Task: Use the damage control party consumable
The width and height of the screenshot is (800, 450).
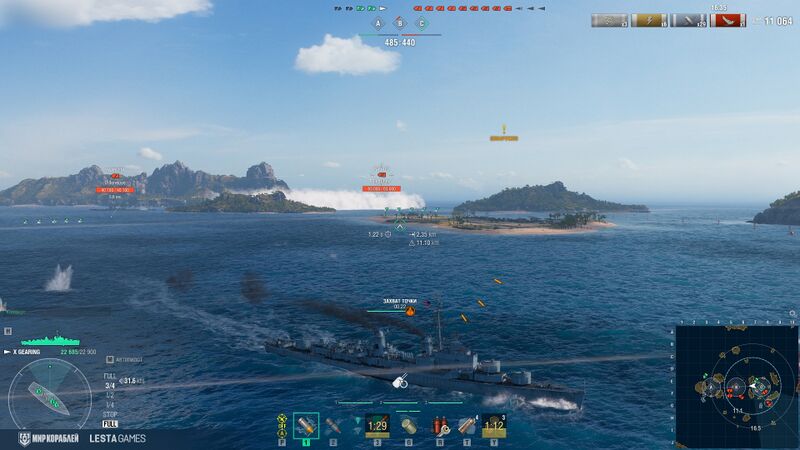Action: pos(439,426)
